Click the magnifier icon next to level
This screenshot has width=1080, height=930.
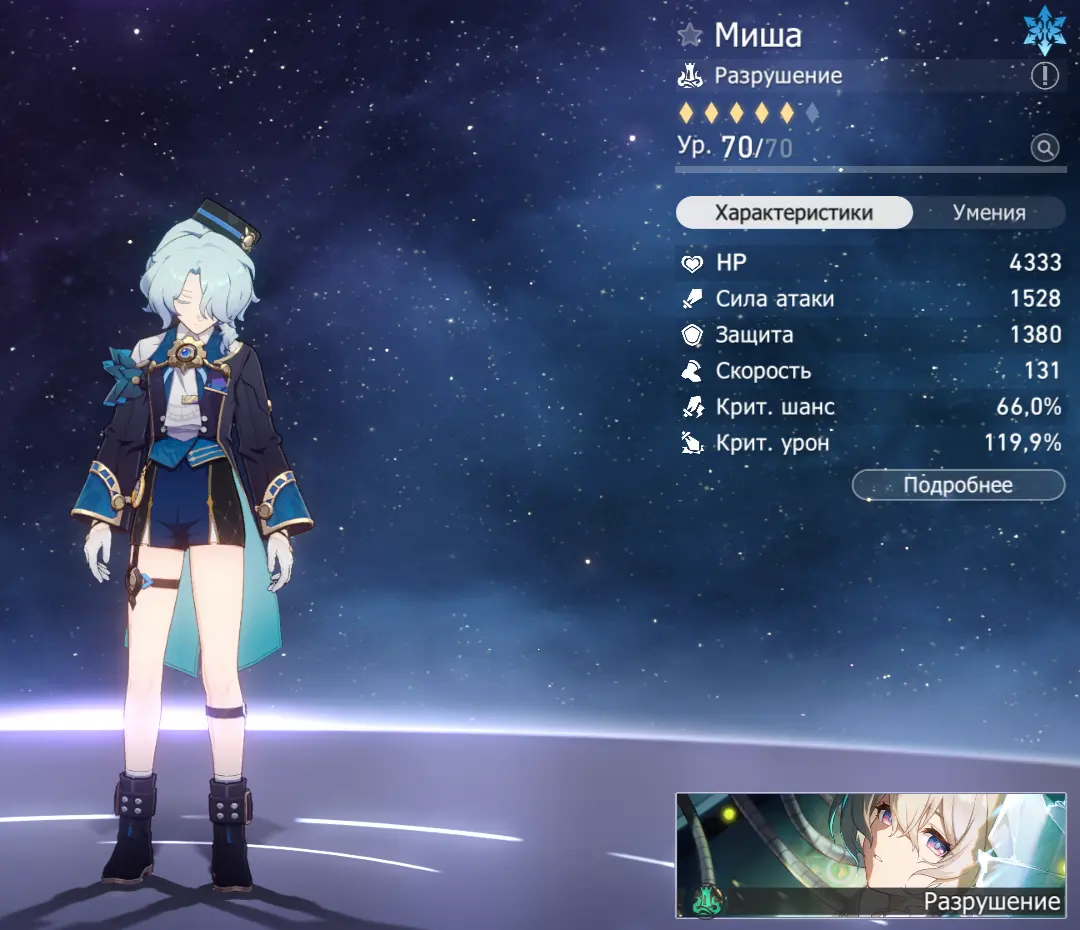1045,149
